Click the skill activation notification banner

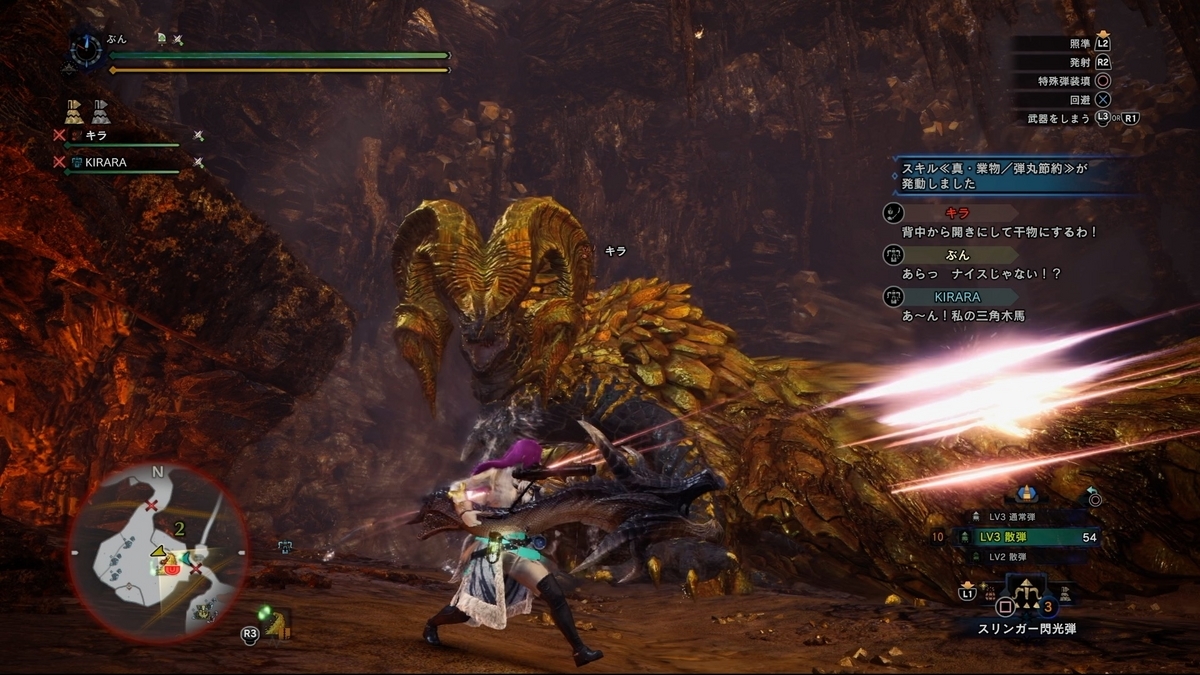click(1010, 177)
